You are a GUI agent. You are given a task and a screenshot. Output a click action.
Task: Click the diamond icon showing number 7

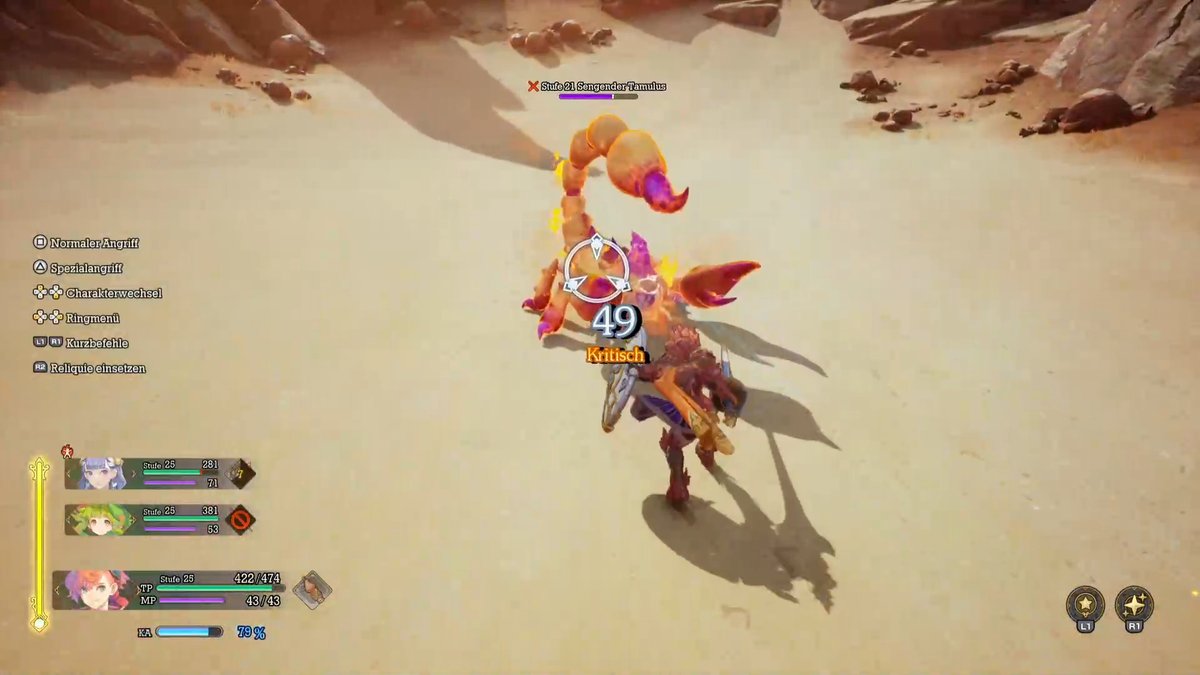240,473
